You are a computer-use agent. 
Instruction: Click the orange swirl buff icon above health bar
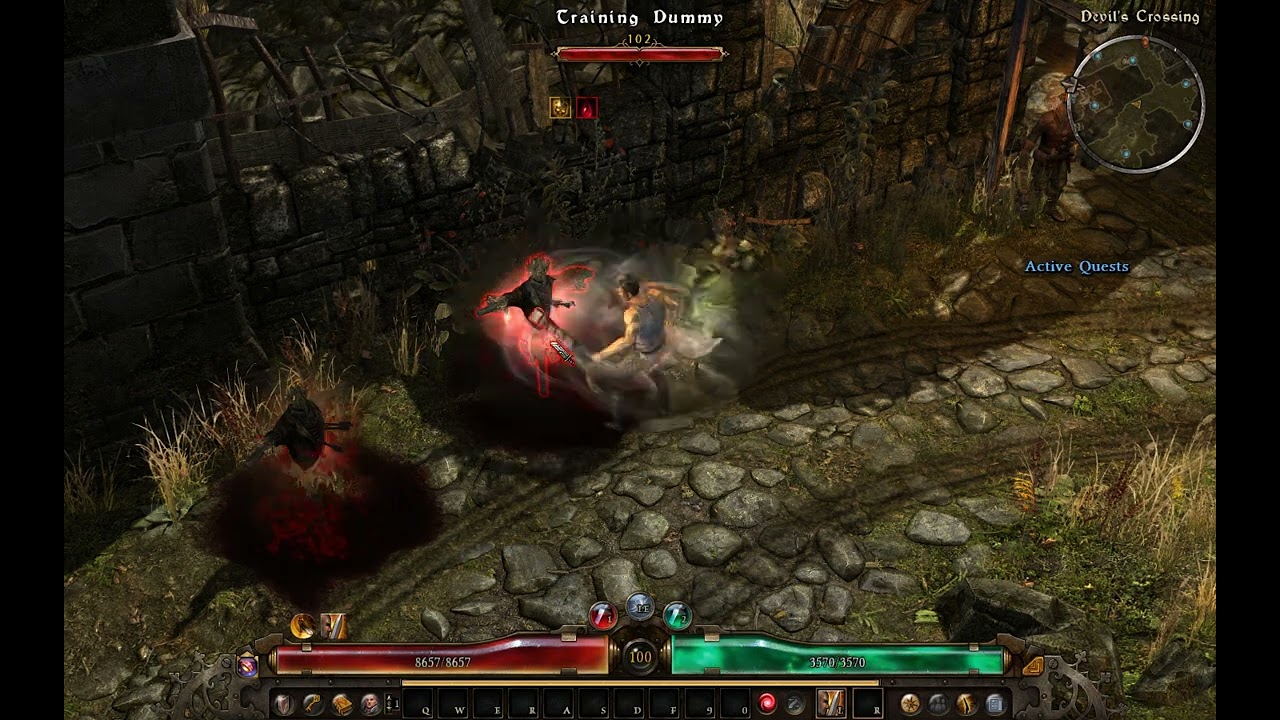[x=302, y=626]
